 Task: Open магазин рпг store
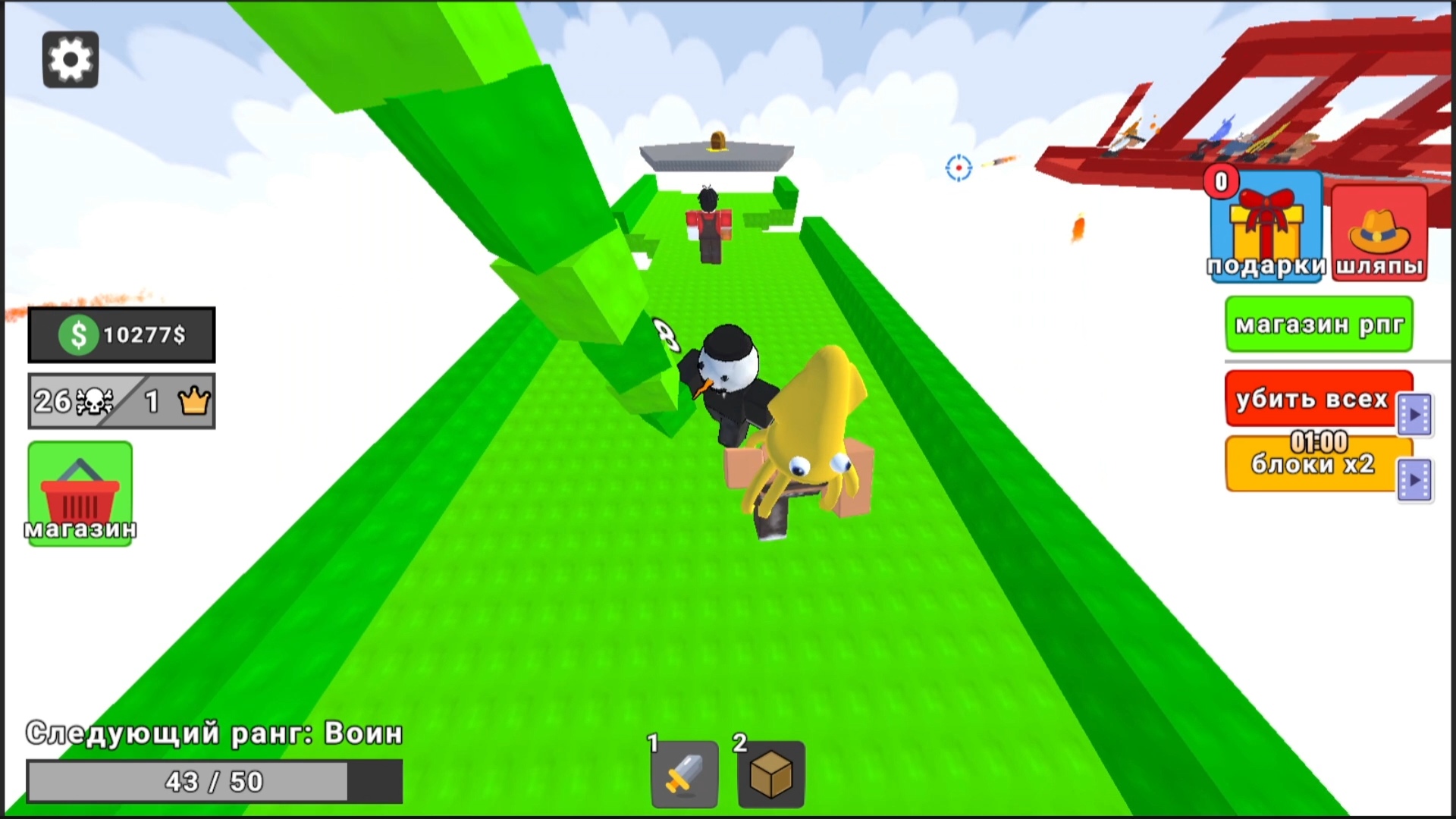click(1319, 325)
